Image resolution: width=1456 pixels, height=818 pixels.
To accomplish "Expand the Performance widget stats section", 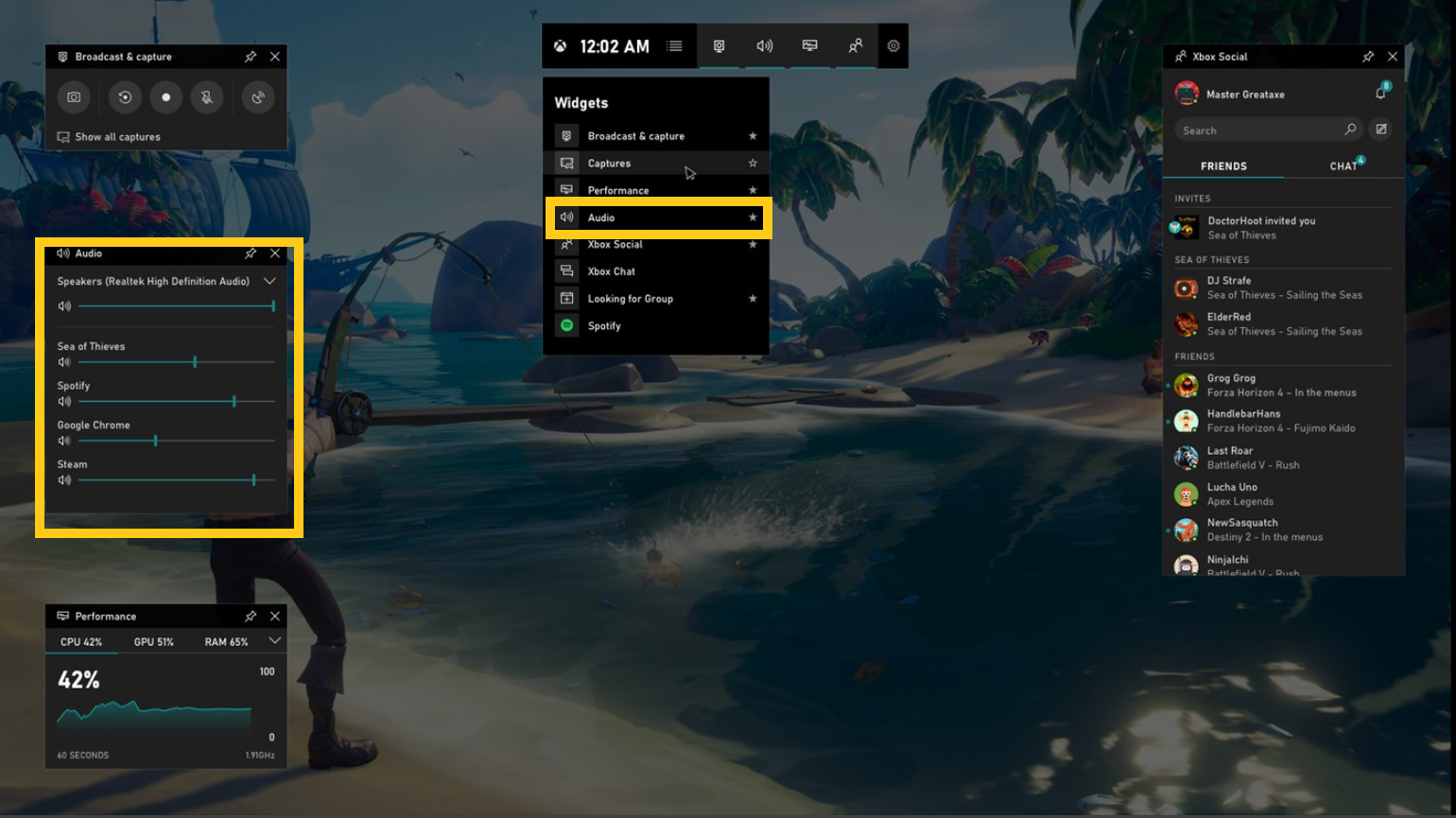I will click(x=274, y=640).
